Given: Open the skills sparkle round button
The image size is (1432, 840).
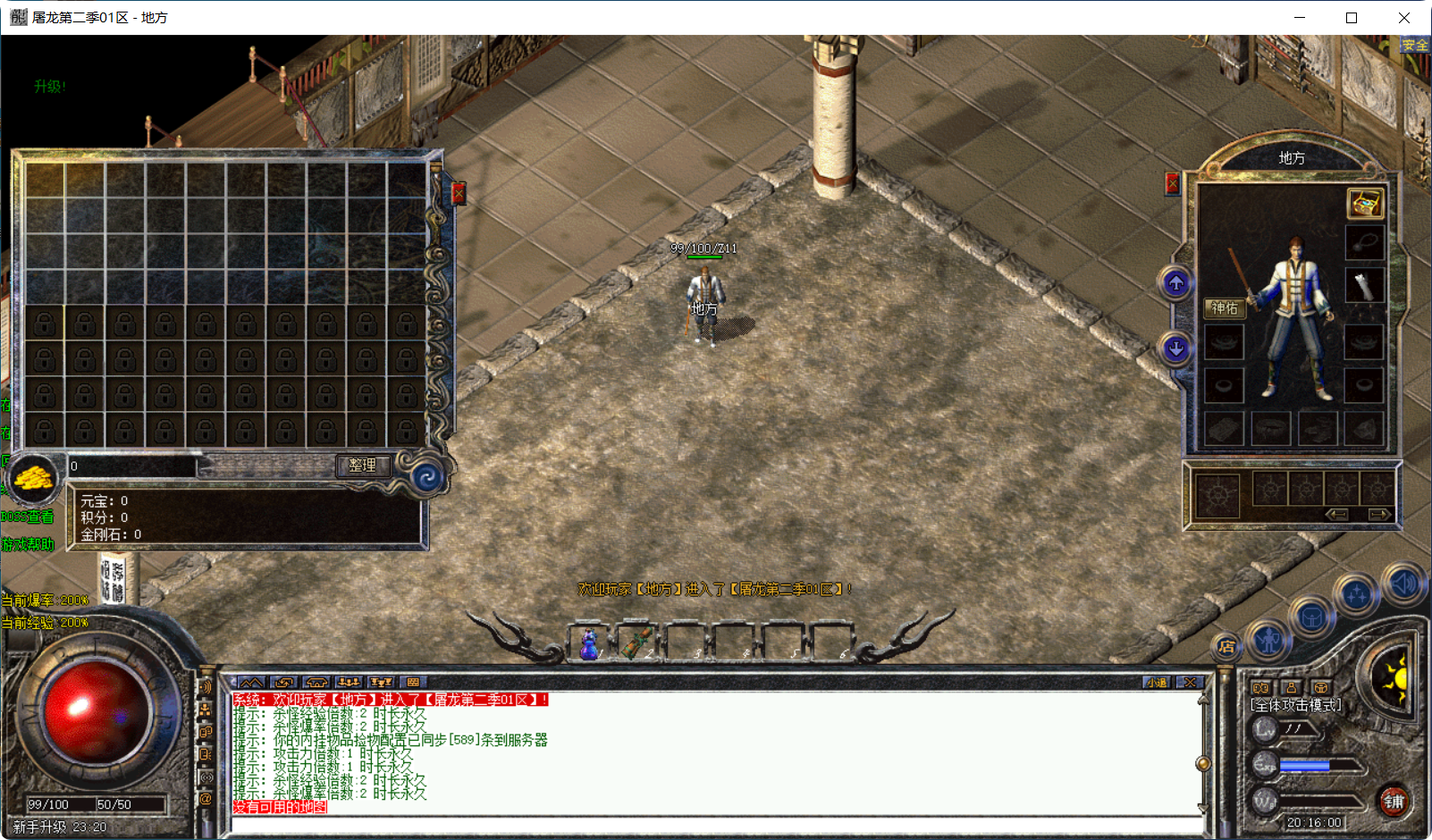Looking at the screenshot, I should 1356,594.
